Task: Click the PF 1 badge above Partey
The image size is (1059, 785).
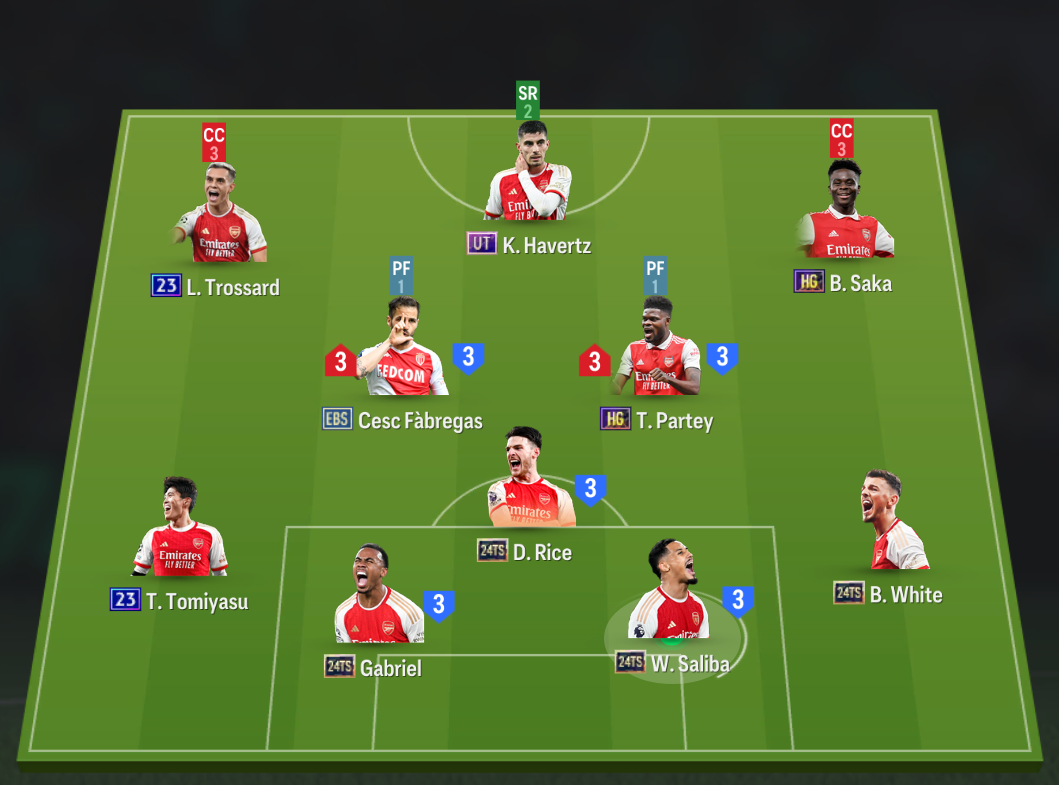Action: coord(656,277)
